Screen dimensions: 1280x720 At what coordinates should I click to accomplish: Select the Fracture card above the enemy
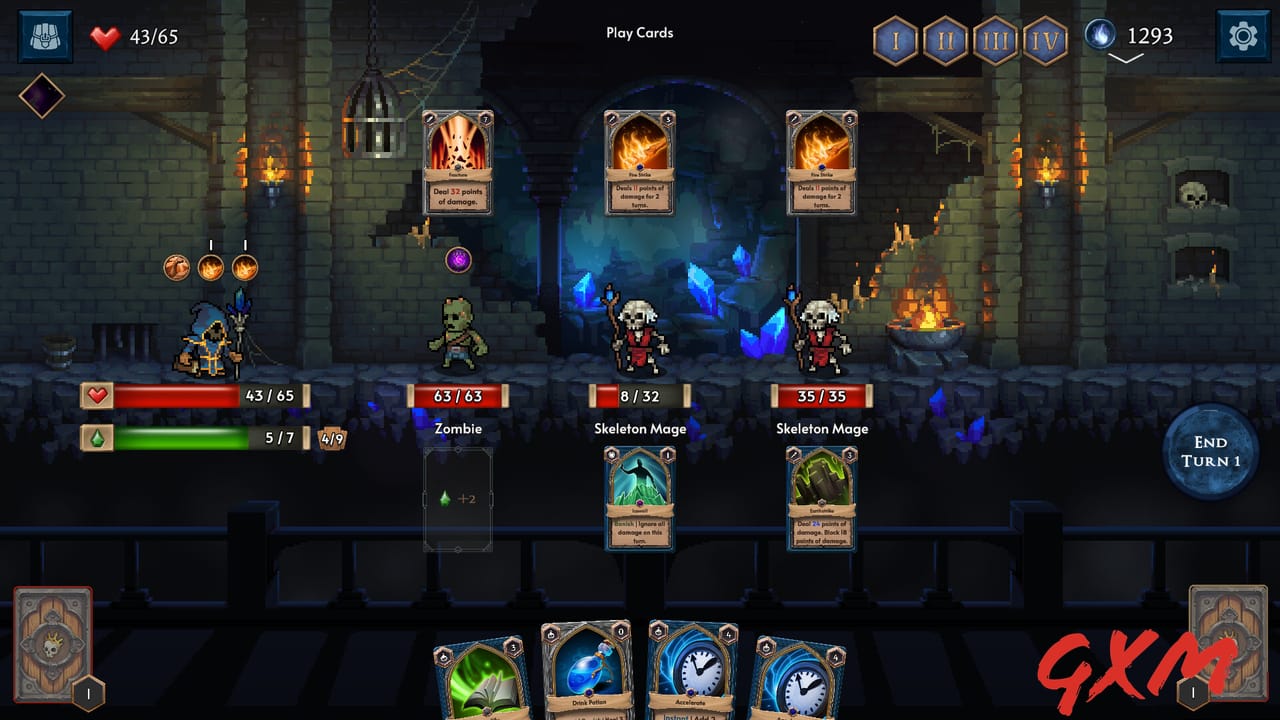click(458, 163)
